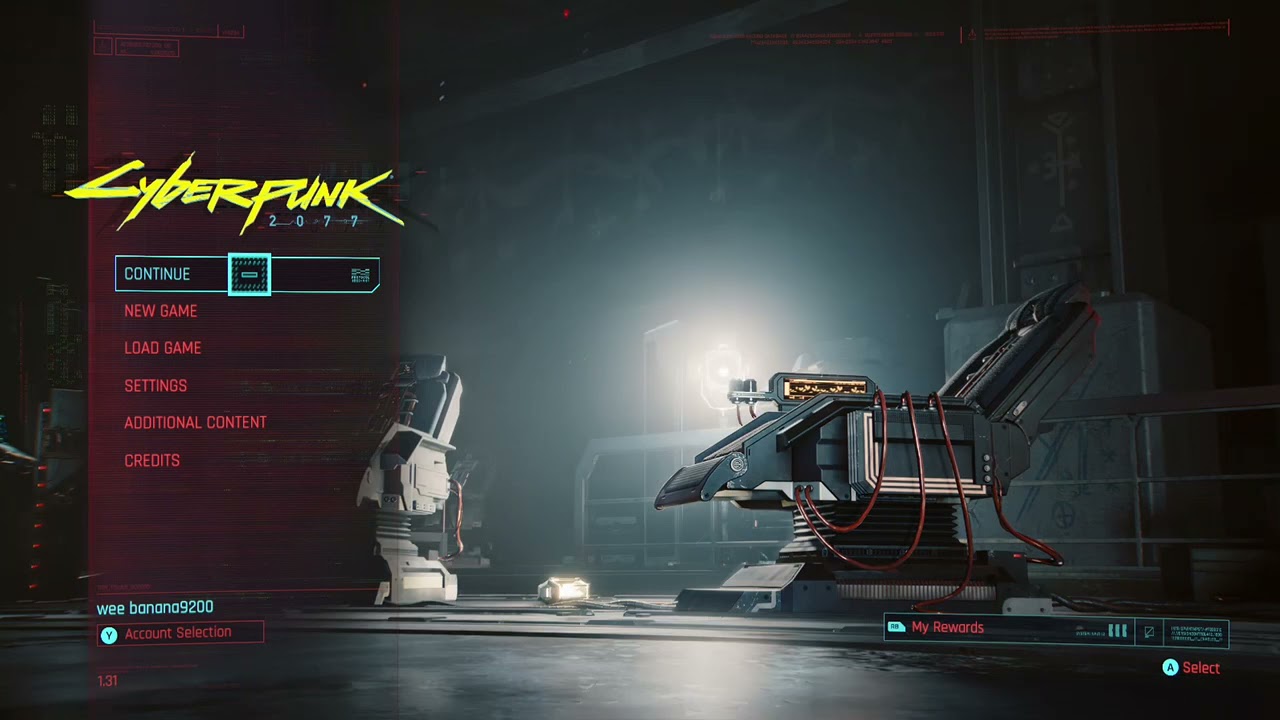Image resolution: width=1280 pixels, height=720 pixels.
Task: Click the small data icon at the Continue bar's right edge
Action: pos(361,274)
